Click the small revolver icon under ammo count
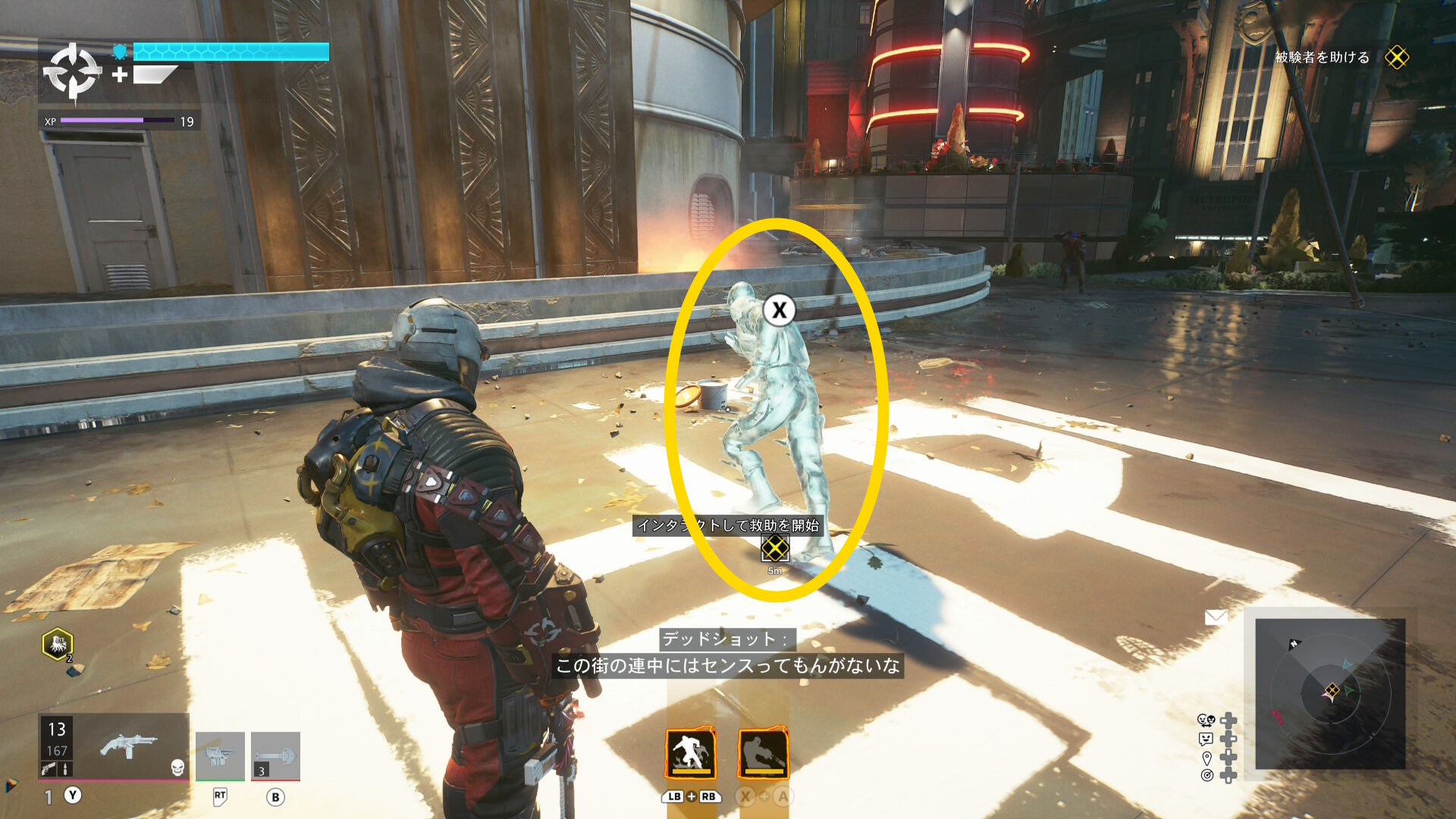1456x819 pixels. point(49,769)
